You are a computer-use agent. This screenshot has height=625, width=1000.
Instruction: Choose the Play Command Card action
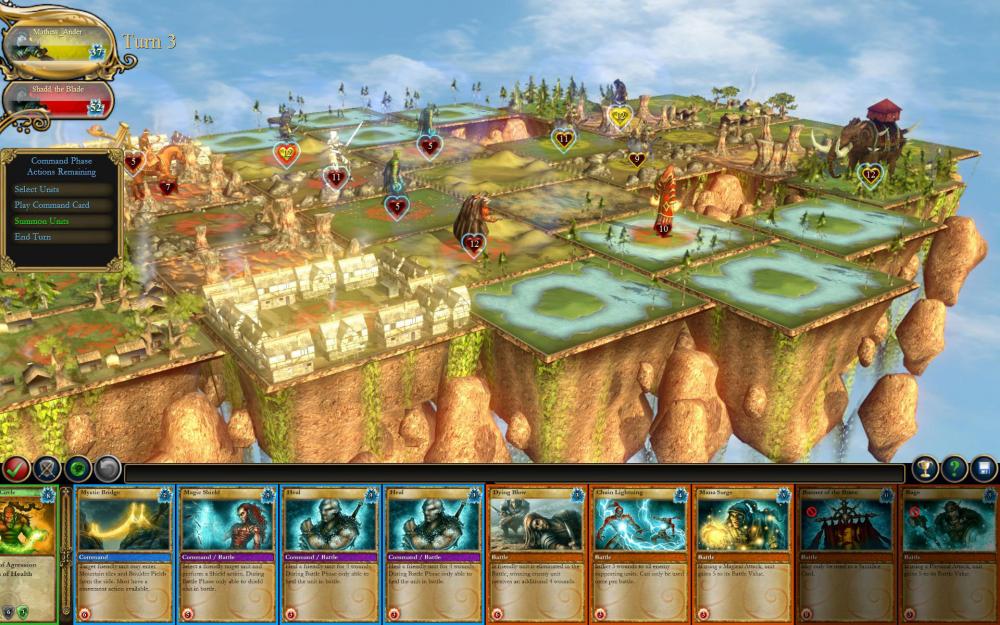pos(52,205)
